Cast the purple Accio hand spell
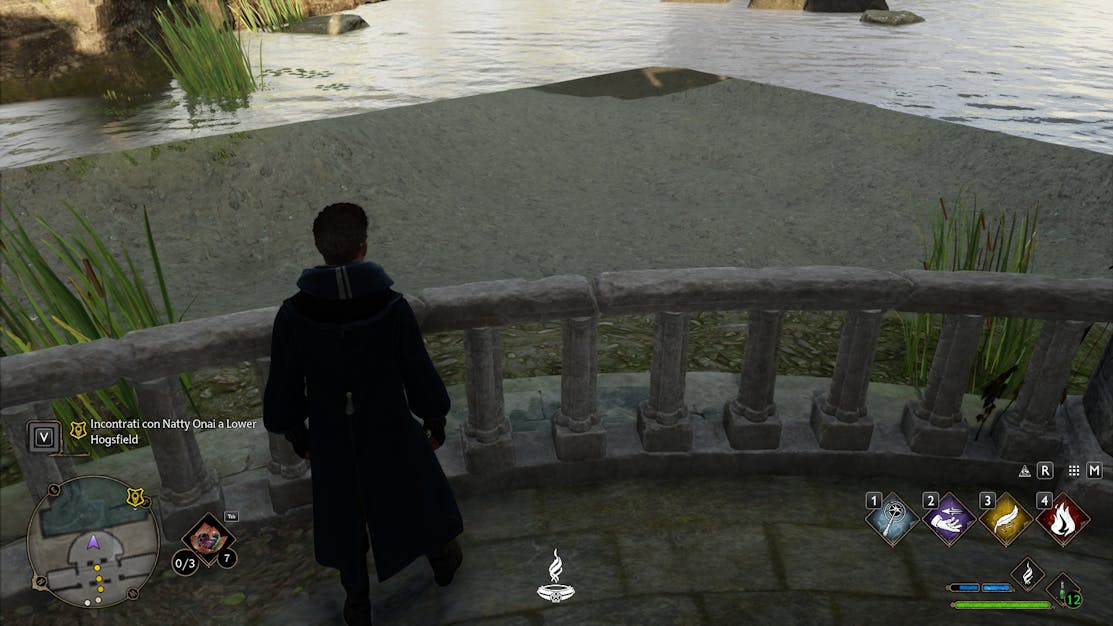 coord(948,520)
